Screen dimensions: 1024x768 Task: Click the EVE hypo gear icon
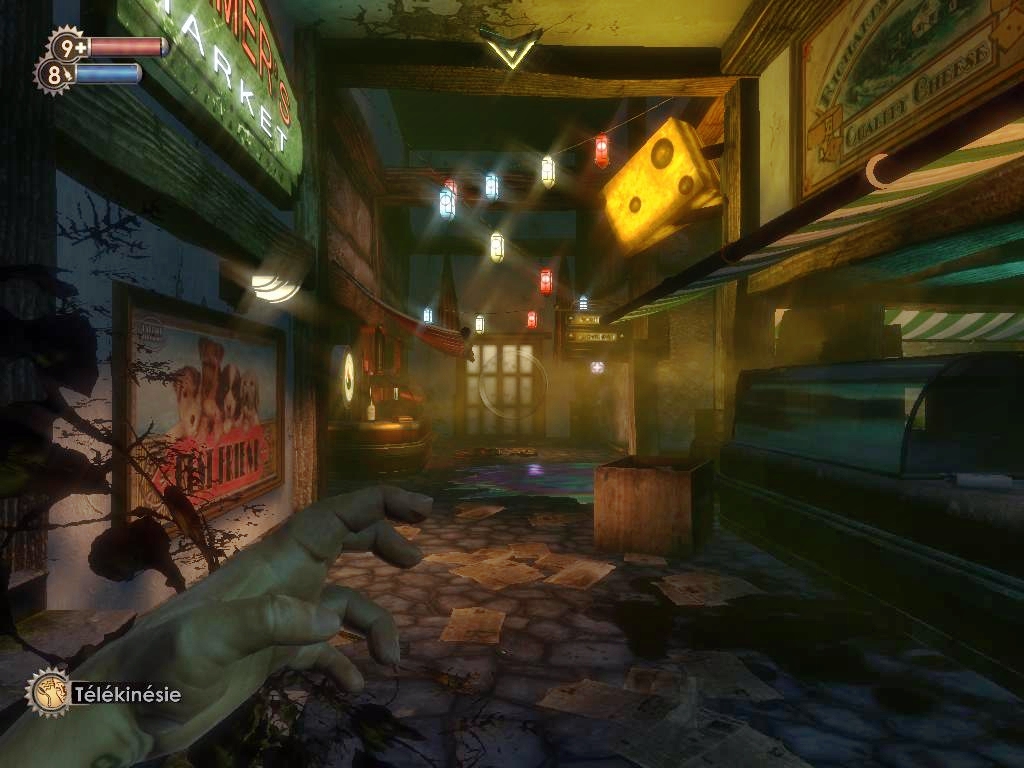tap(53, 73)
